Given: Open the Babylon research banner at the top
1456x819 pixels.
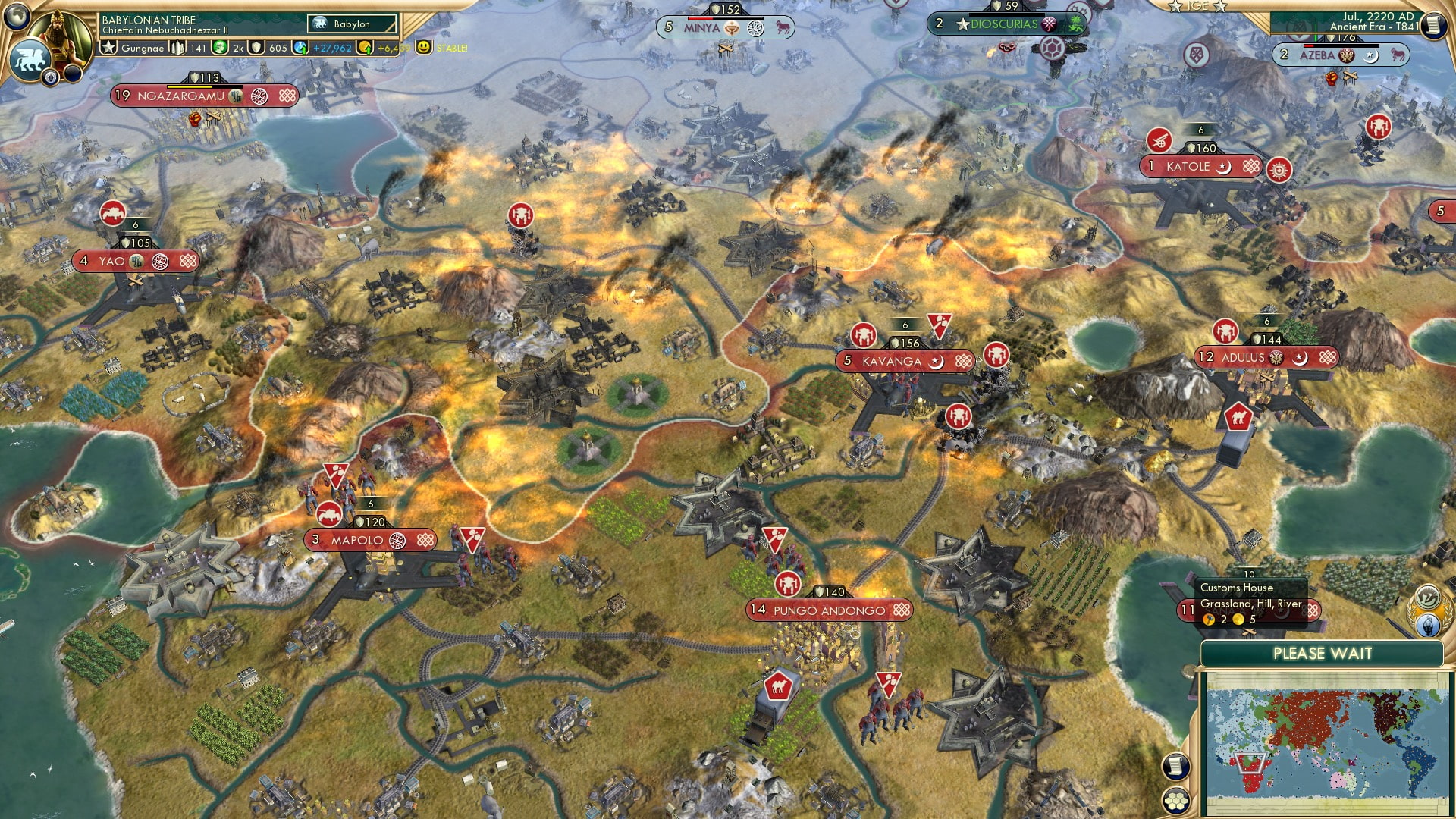Looking at the screenshot, I should click(x=351, y=24).
